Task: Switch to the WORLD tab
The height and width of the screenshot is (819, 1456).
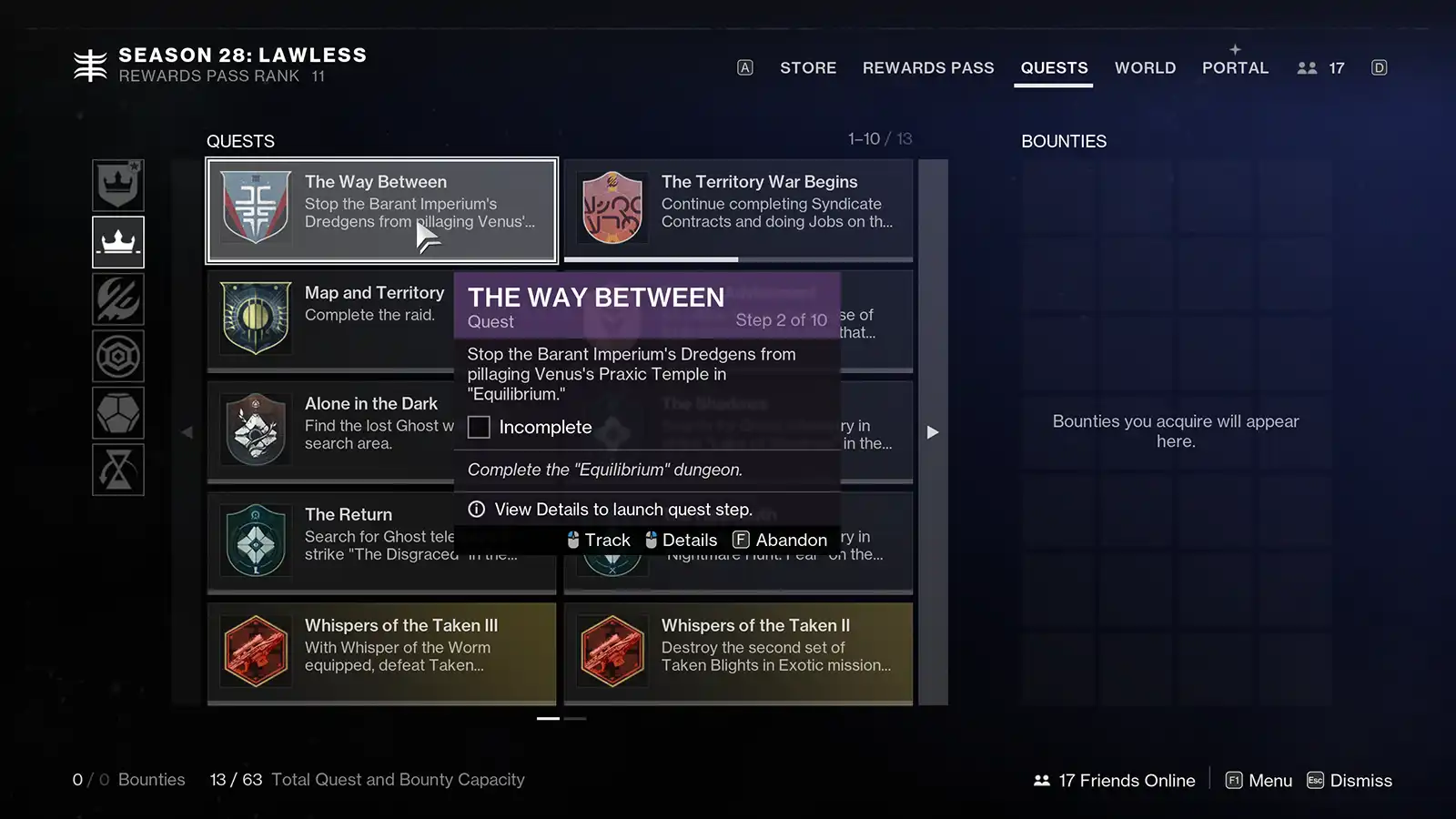Action: (1145, 67)
